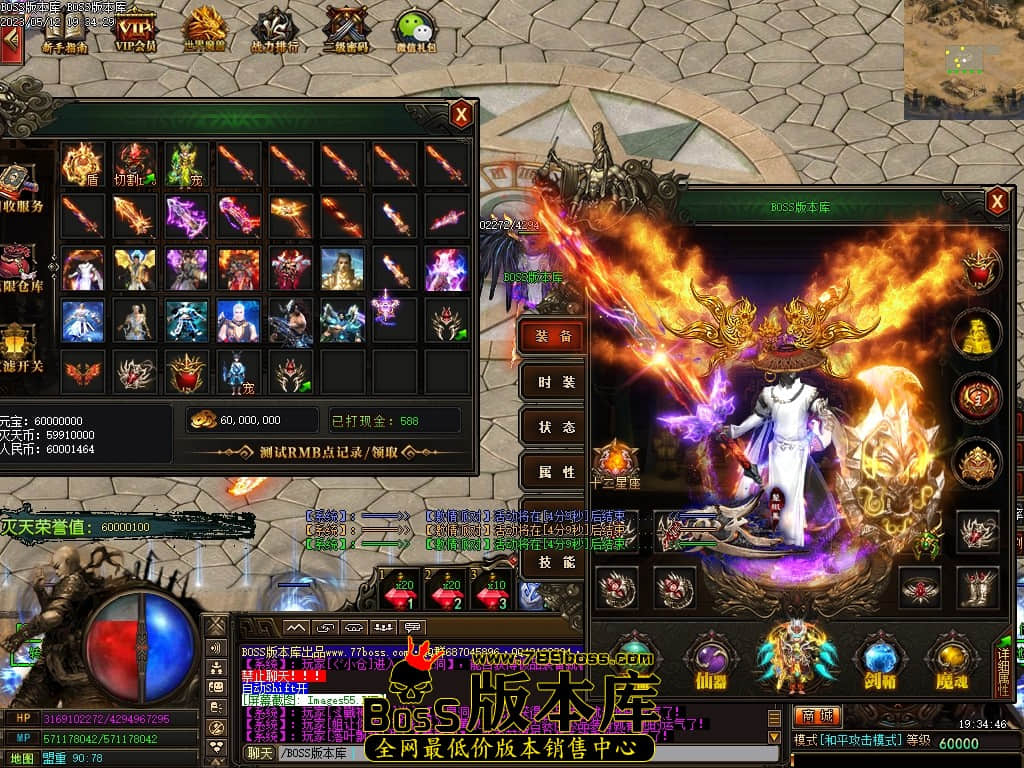Open the VIP会员 membership menu
1024x768 pixels.
136,30
